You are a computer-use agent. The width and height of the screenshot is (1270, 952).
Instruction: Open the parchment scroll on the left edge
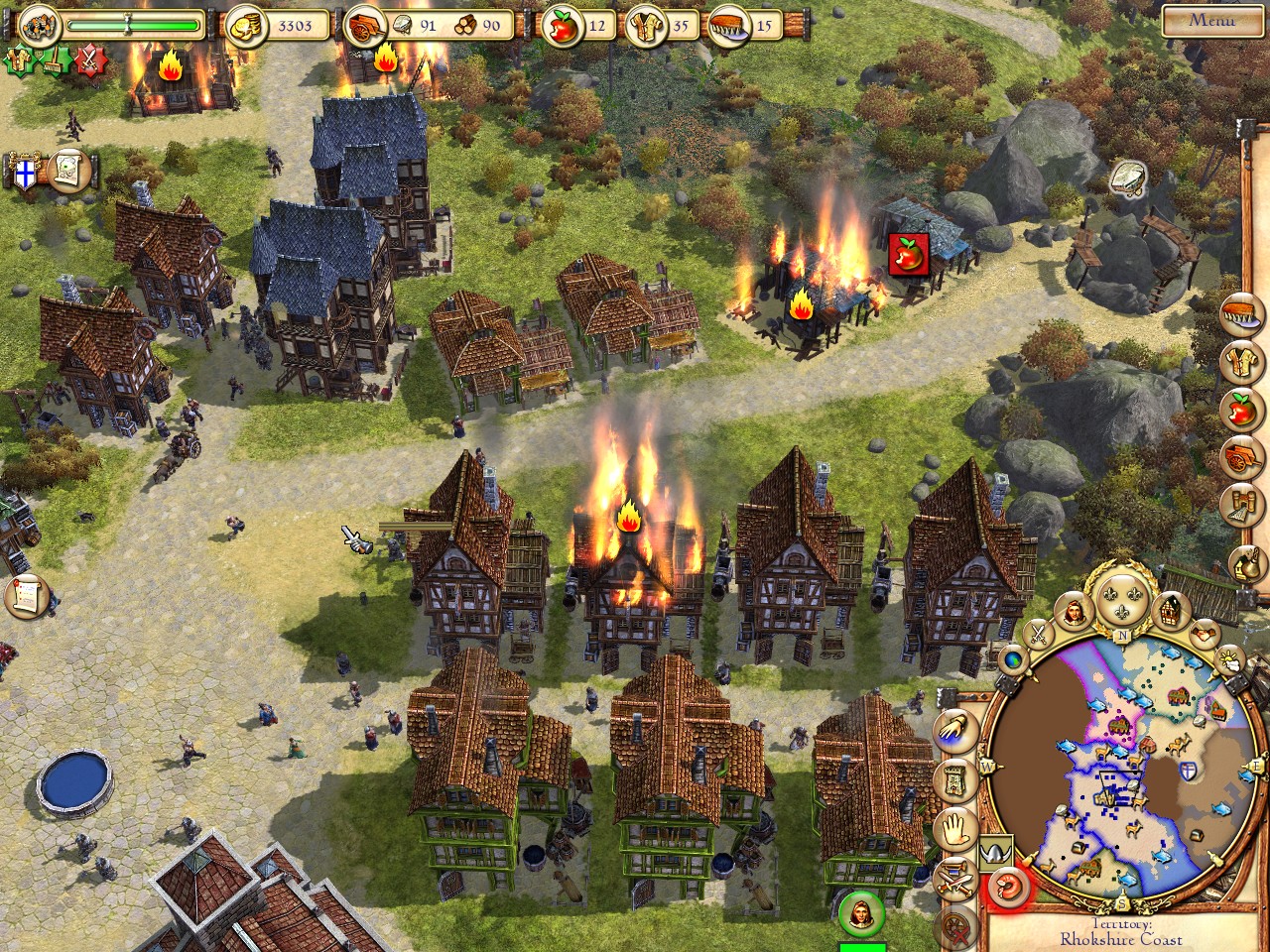click(27, 596)
